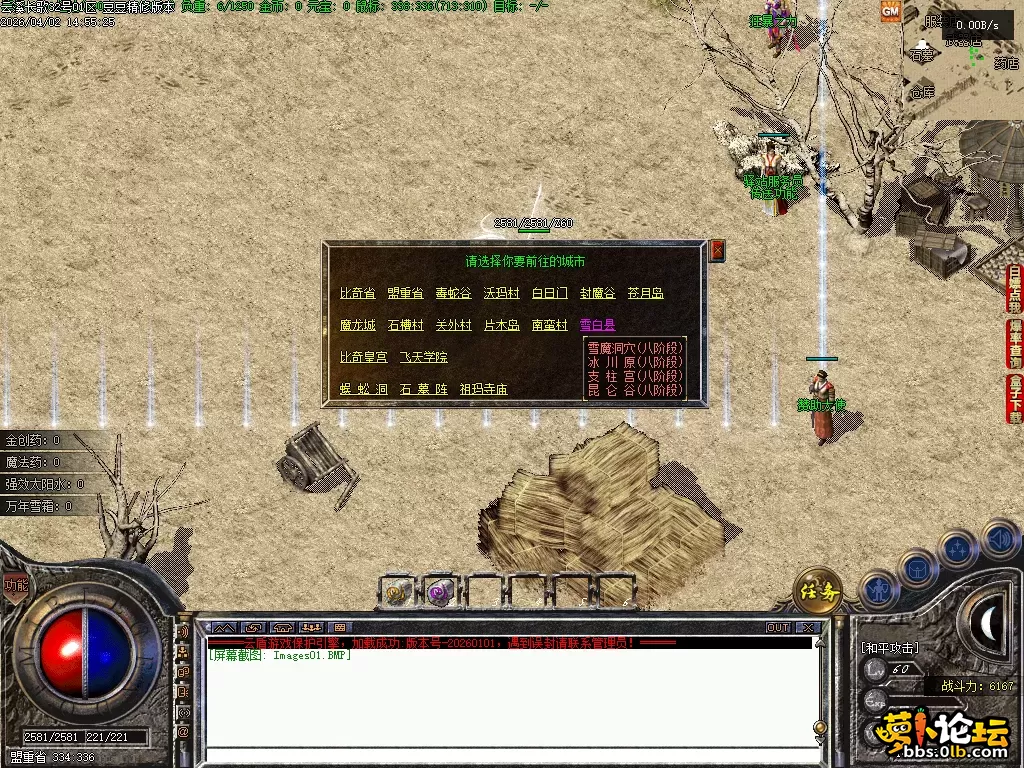
Task: Choose 比奇皇宫 as destination
Action: click(x=364, y=357)
